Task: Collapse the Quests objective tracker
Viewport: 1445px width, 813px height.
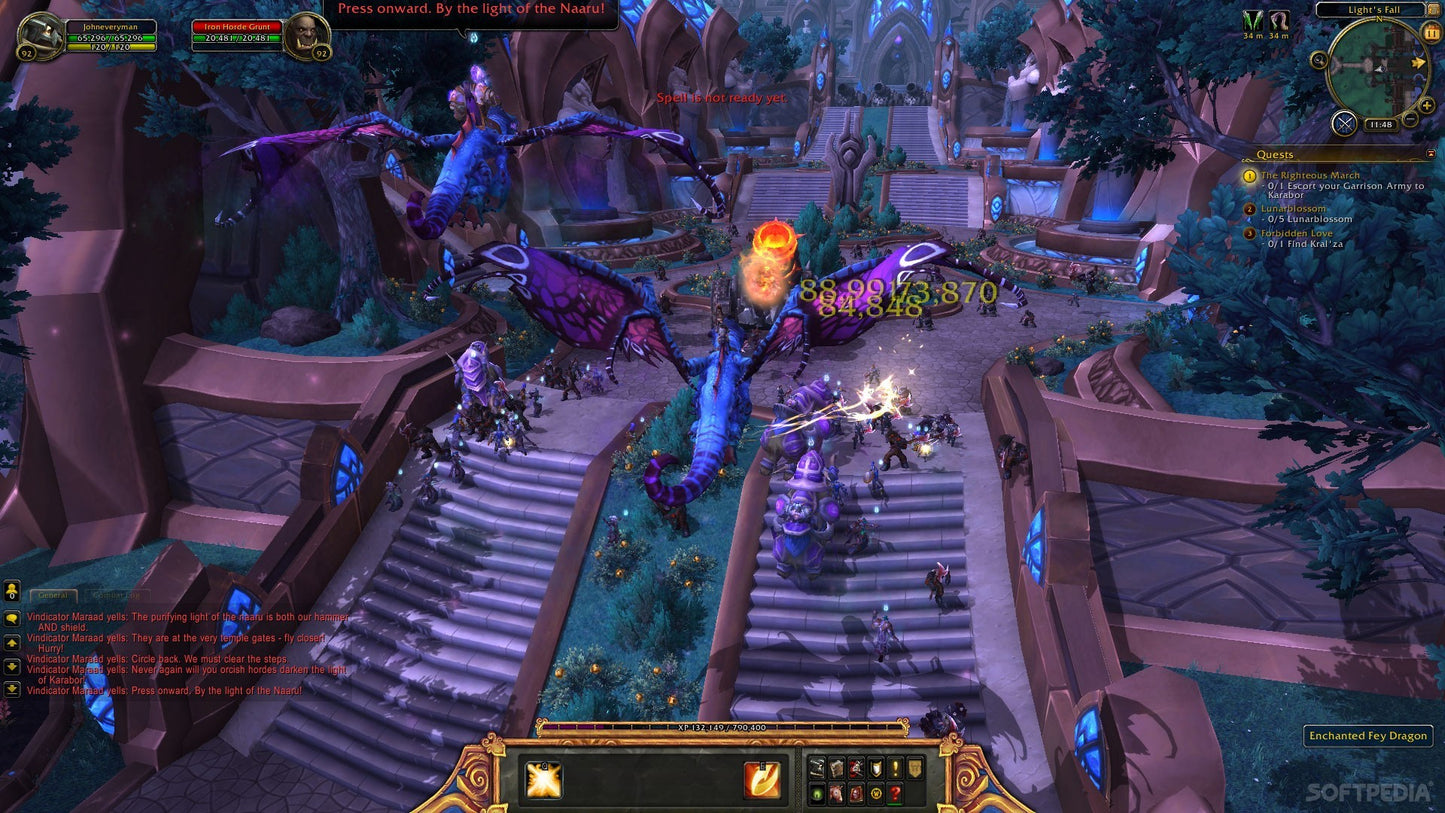Action: (x=1430, y=153)
